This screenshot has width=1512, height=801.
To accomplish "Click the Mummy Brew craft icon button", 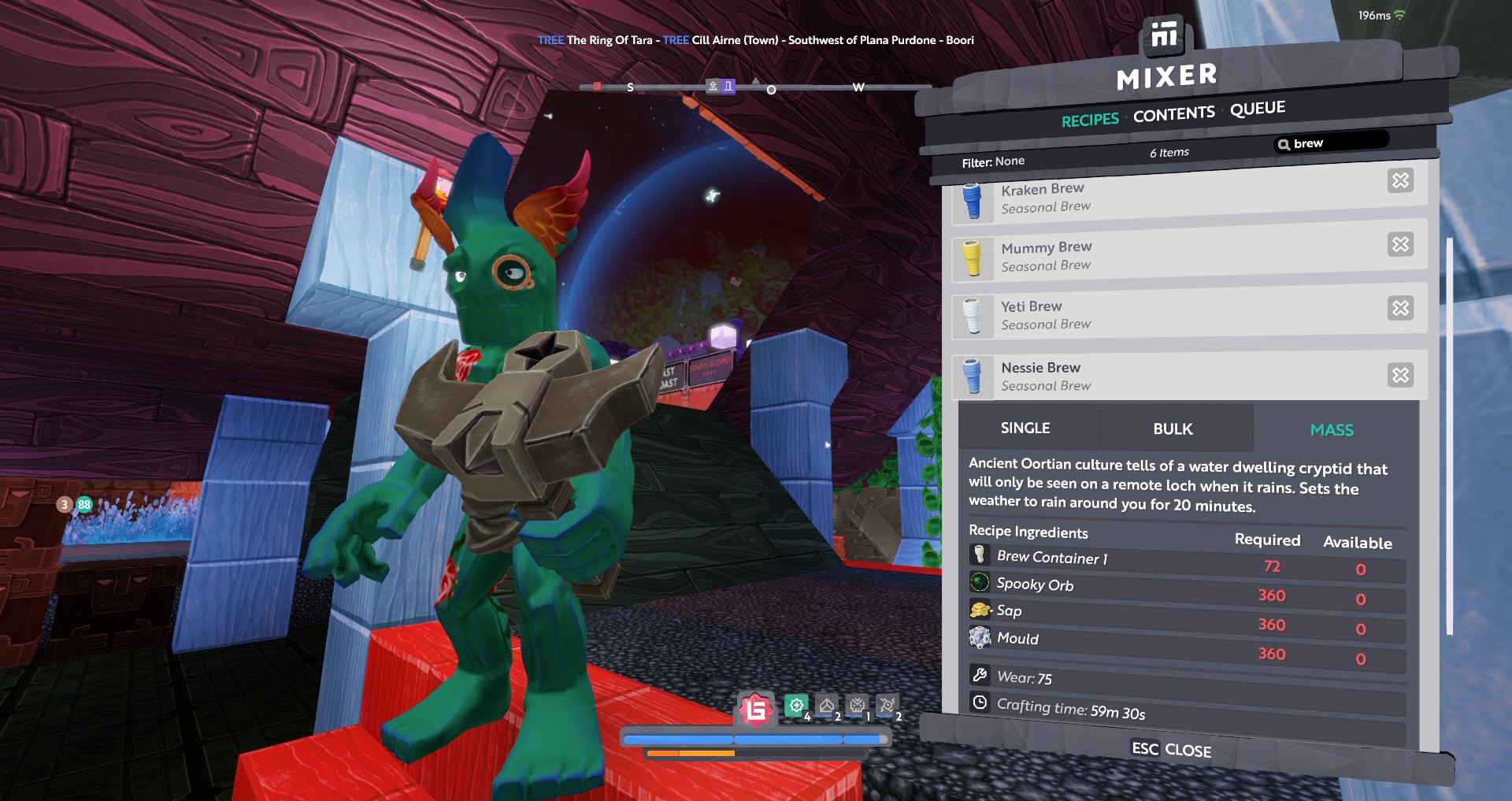I will coord(1400,244).
